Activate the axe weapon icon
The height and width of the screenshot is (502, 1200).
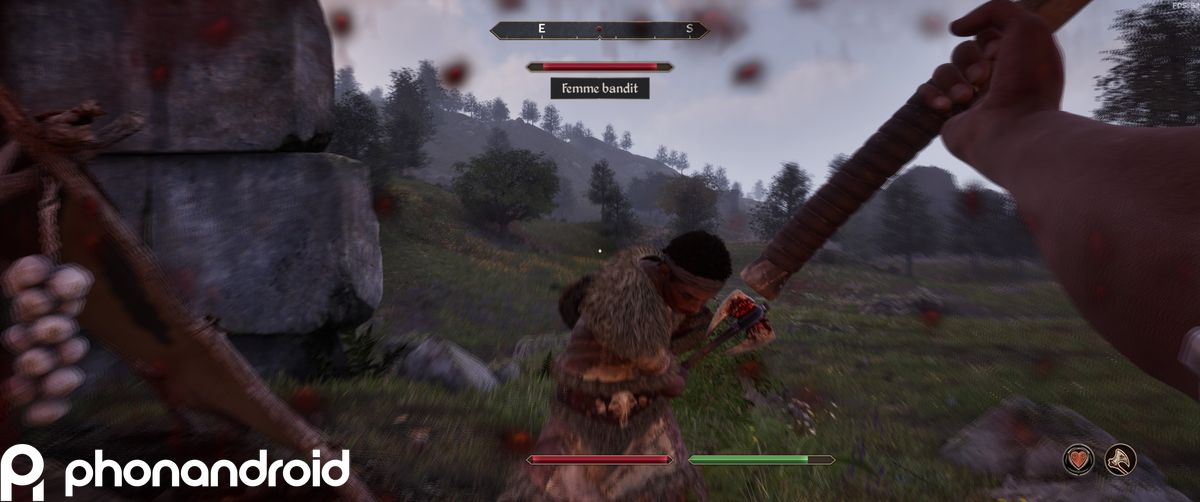tap(1120, 459)
